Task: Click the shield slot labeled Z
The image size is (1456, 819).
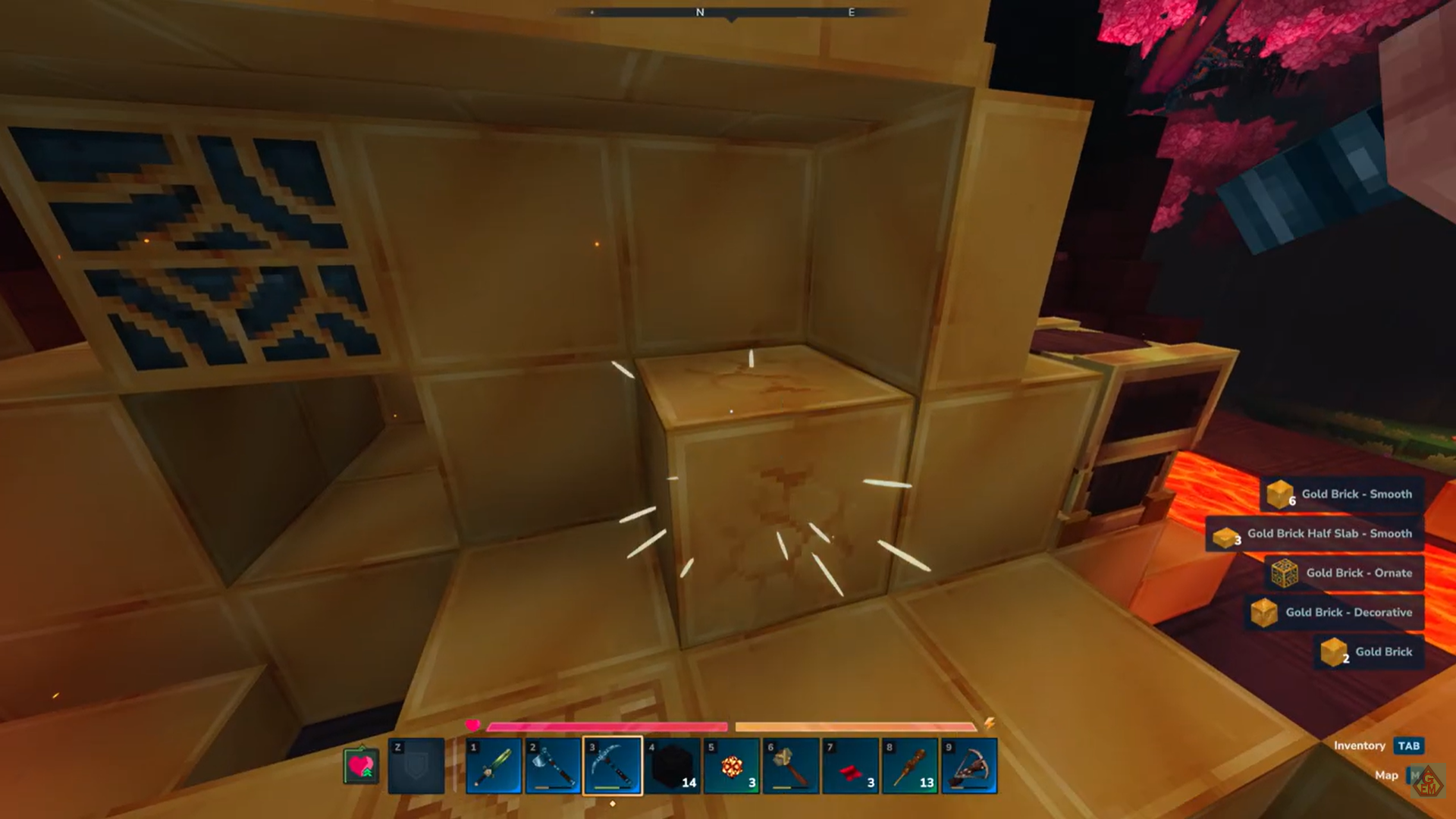Action: (x=416, y=764)
